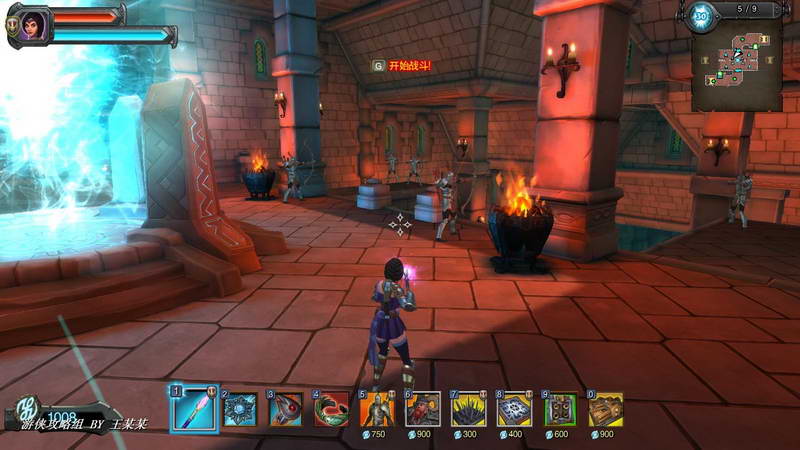800x450 pixels.
Task: Select the dwarf guardian costing 900
Action: [423, 409]
